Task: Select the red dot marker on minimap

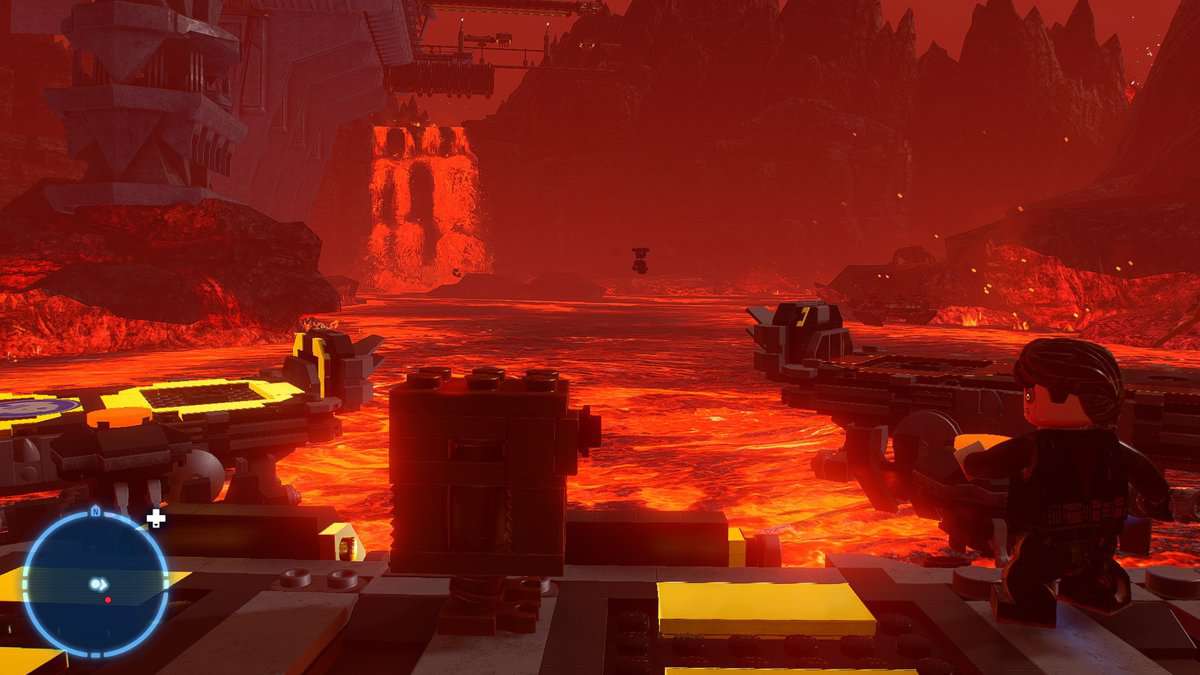Action: (x=107, y=599)
